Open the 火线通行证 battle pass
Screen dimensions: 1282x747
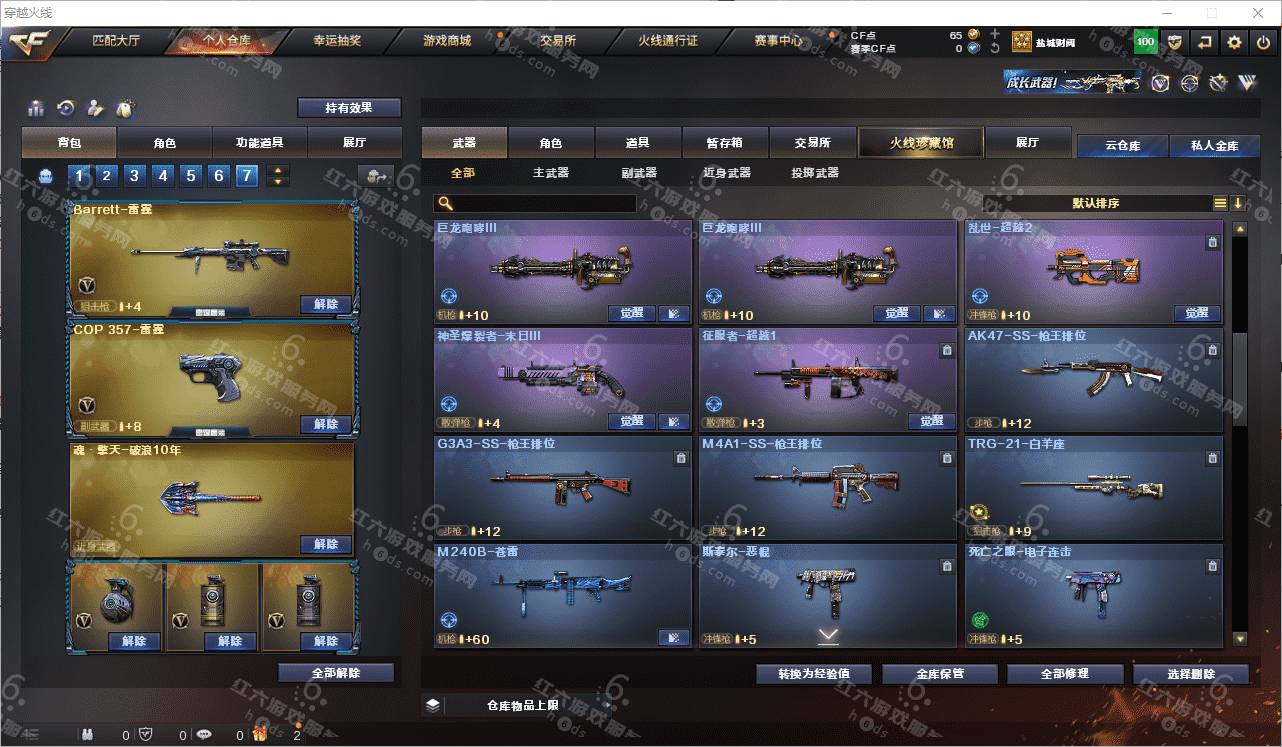click(x=667, y=41)
